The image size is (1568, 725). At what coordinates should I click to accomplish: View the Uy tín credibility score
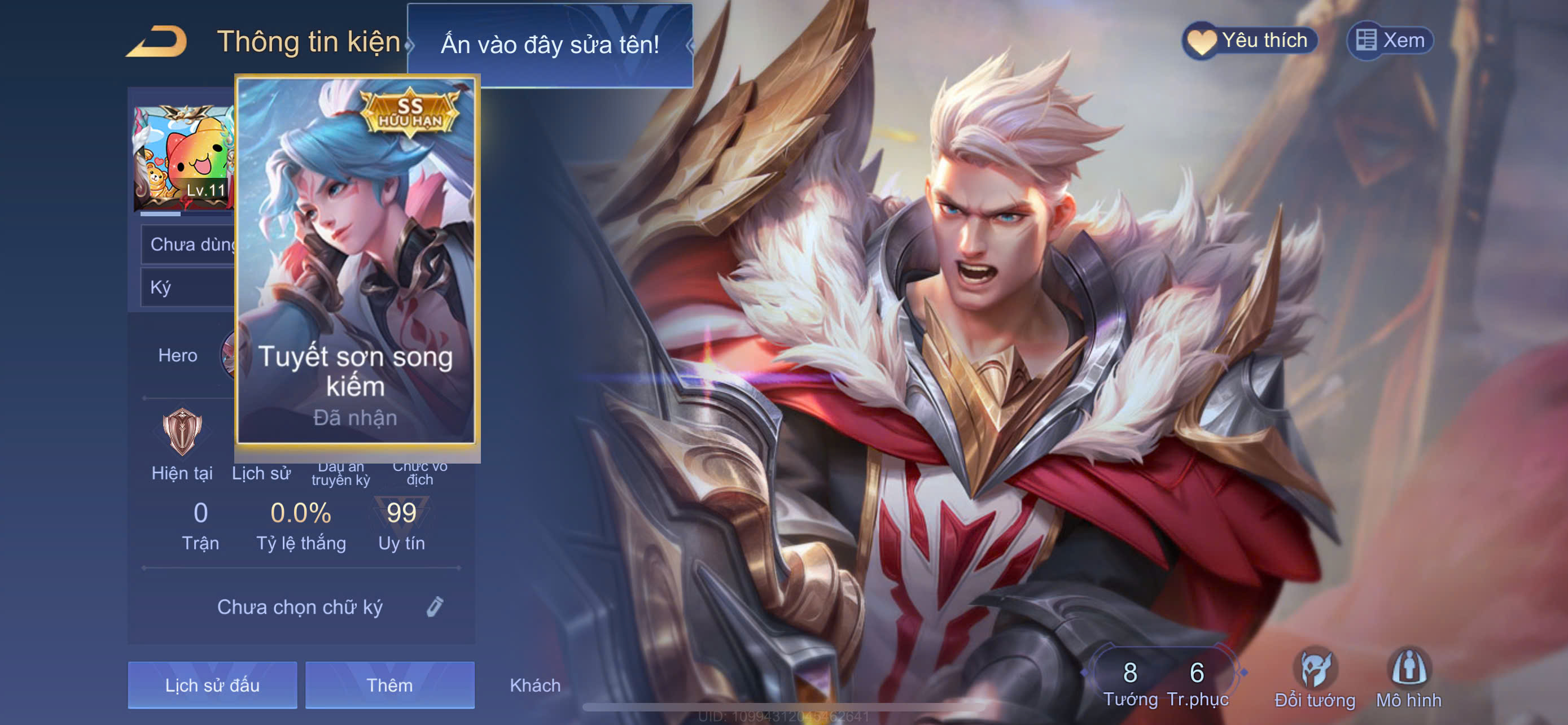point(401,525)
